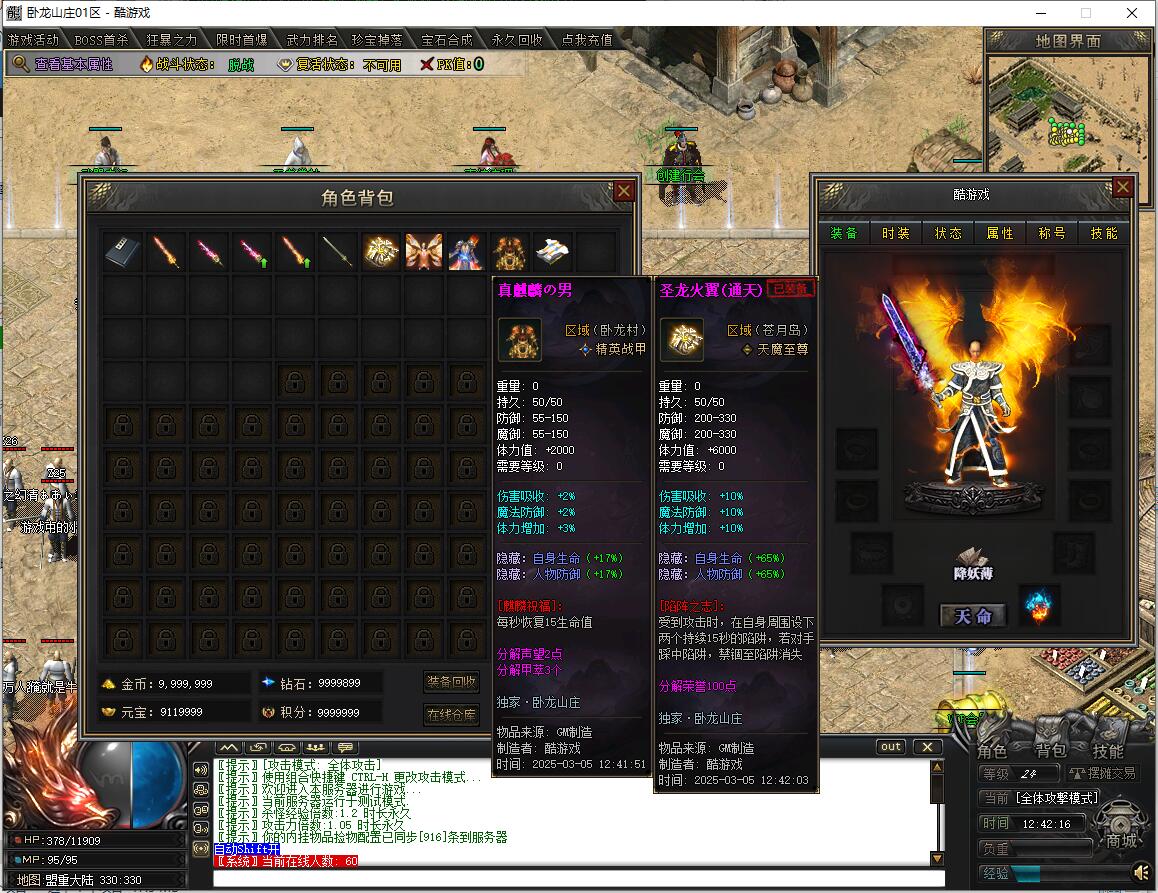Viewport: 1158px width, 893px height.
Task: Open the 点我充值 recharge menu
Action: (x=587, y=40)
